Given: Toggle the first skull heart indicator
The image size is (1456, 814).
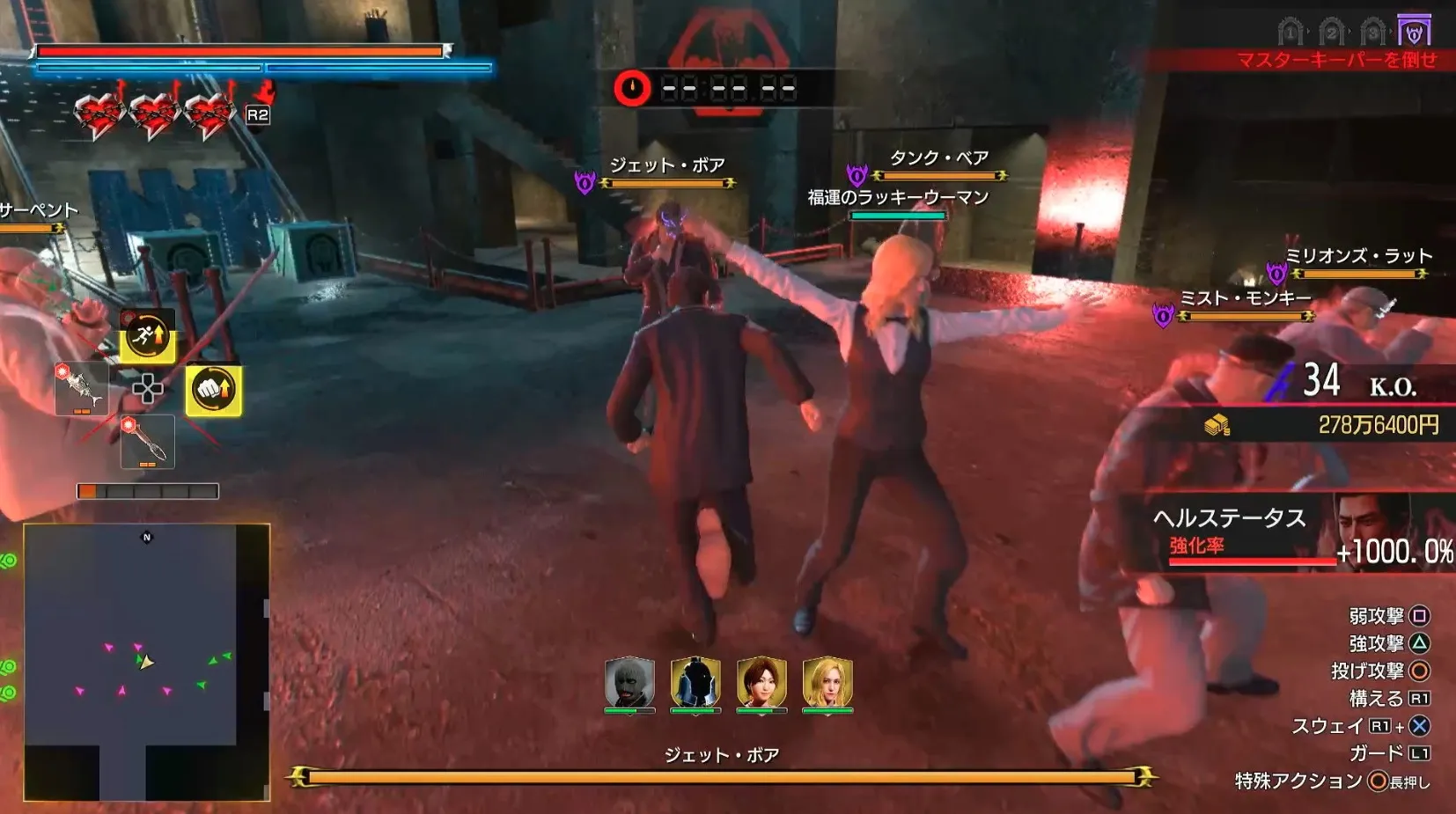Looking at the screenshot, I should click(98, 110).
